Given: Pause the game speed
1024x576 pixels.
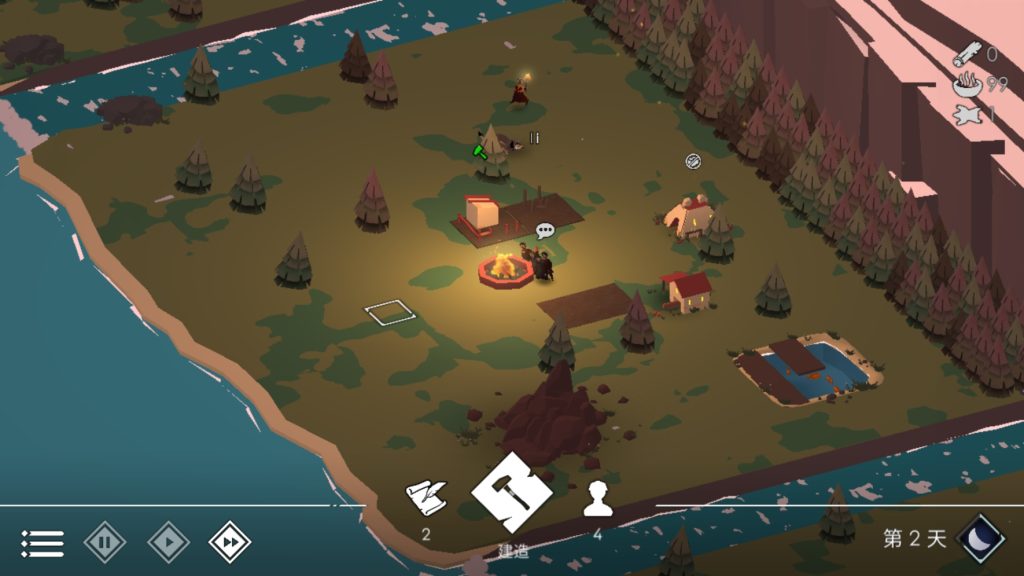Looking at the screenshot, I should click(104, 543).
